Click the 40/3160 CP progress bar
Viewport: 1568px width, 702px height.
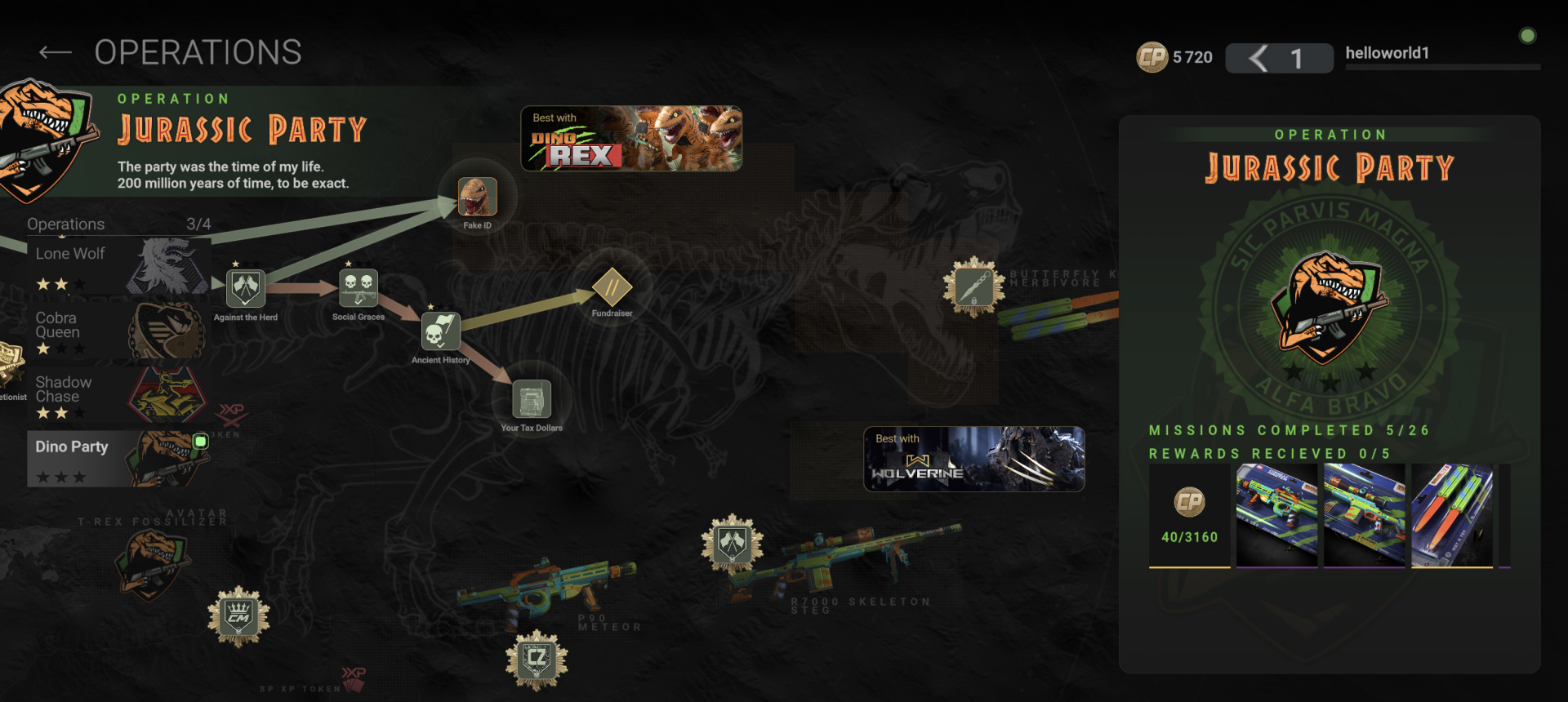coord(1189,539)
